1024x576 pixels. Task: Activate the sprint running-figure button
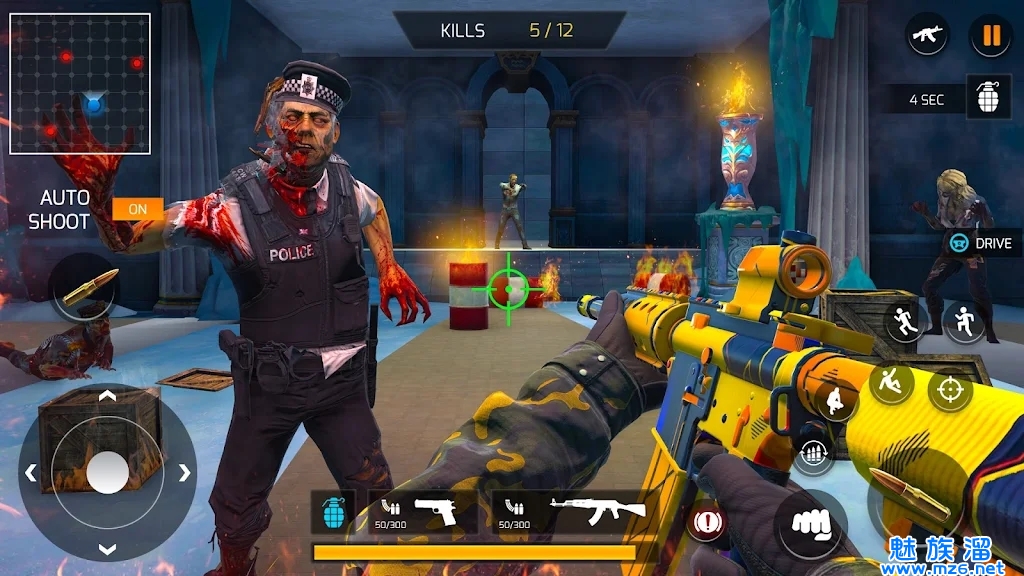point(905,323)
